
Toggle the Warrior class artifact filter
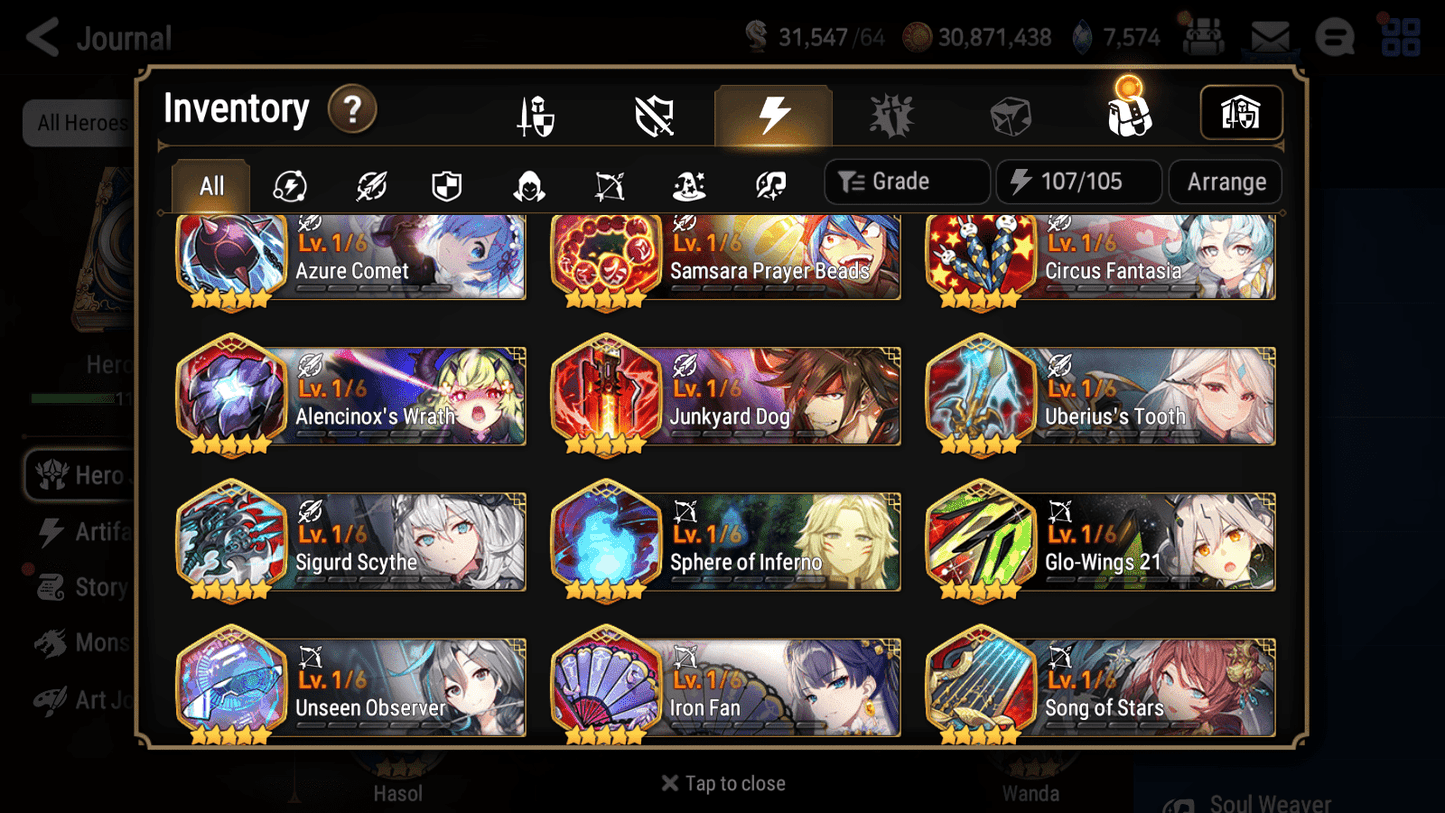point(369,185)
